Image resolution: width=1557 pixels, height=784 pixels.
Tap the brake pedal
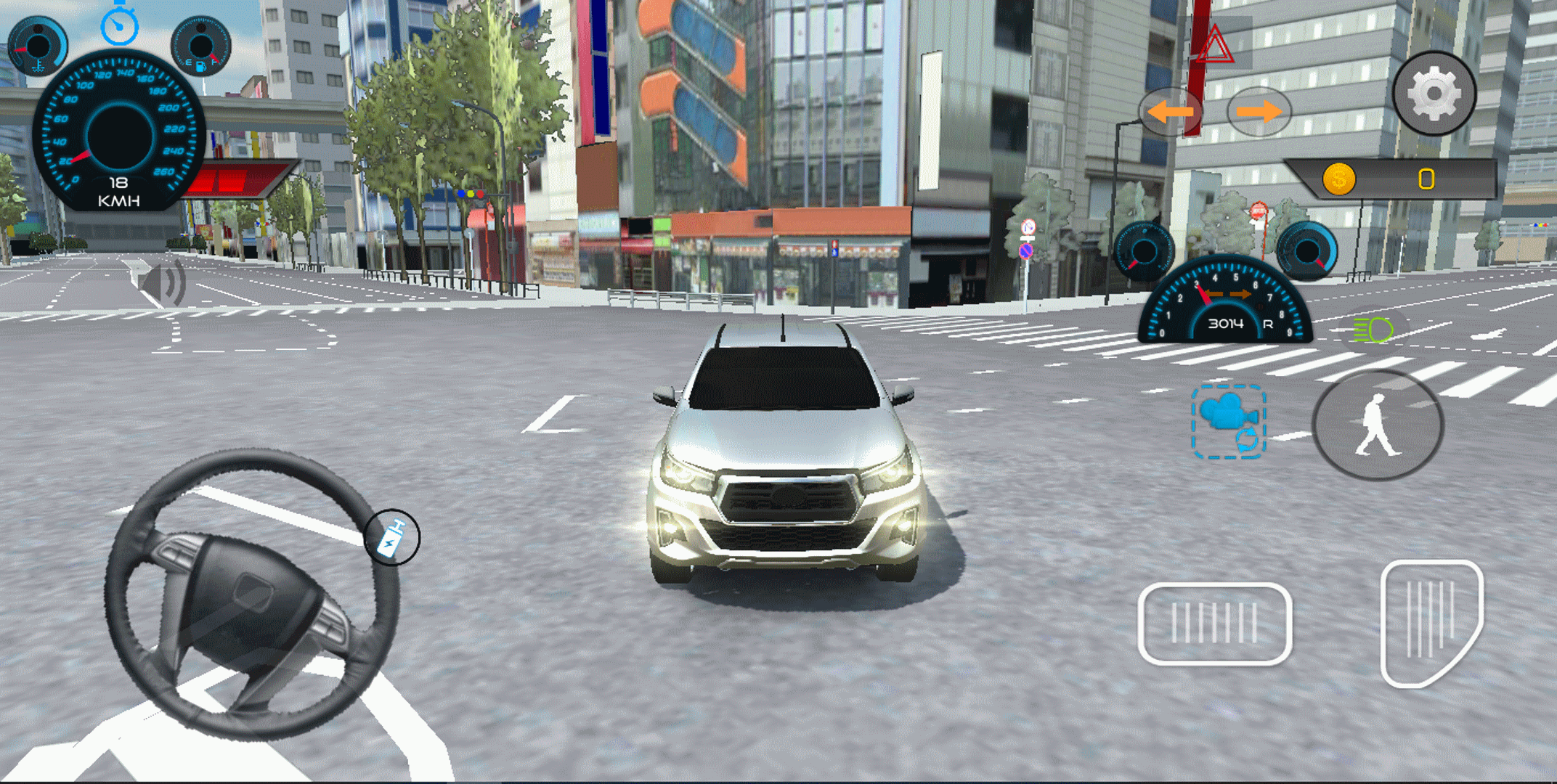pos(1214,624)
